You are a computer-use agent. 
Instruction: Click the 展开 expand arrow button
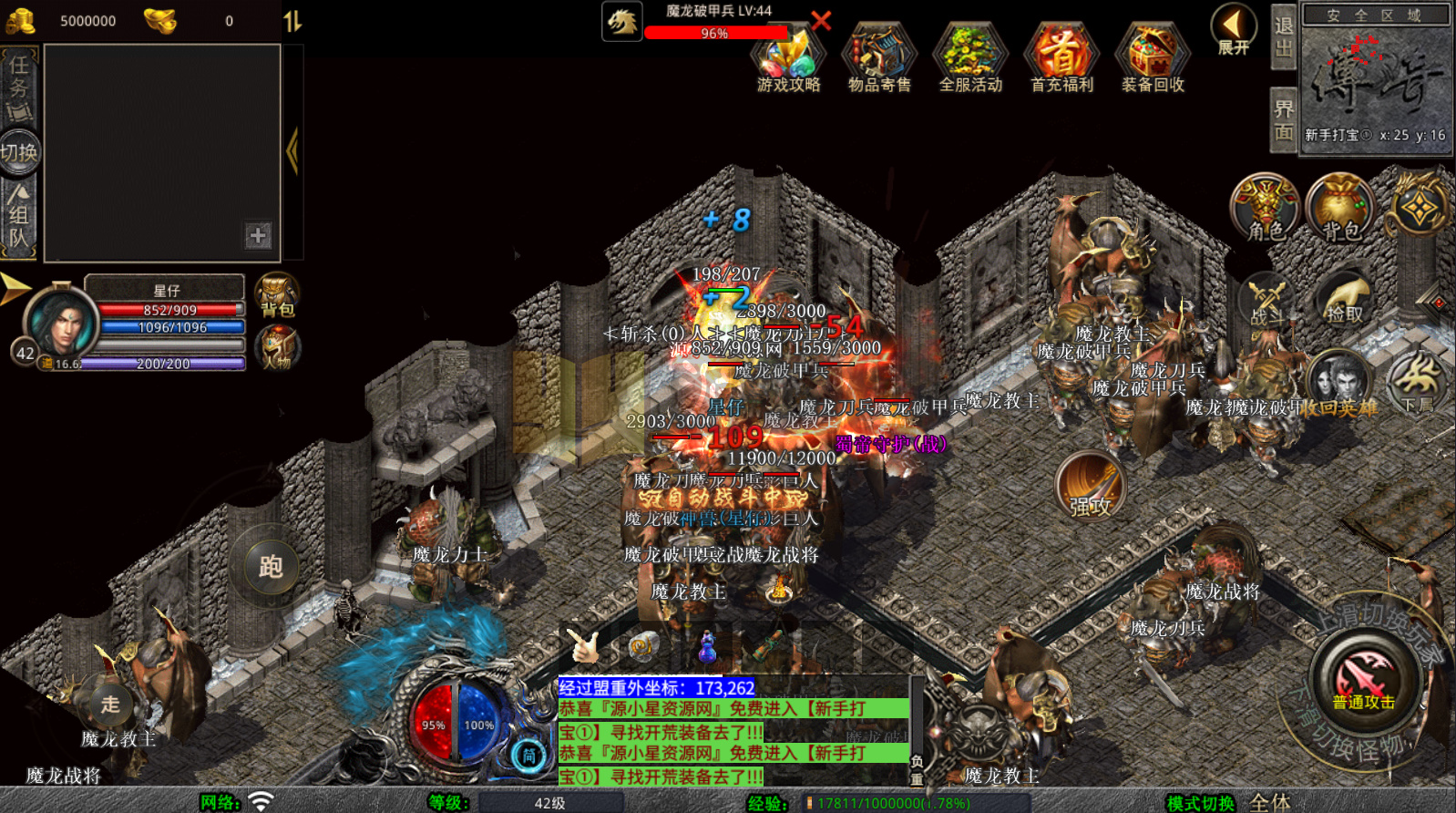click(x=1234, y=29)
